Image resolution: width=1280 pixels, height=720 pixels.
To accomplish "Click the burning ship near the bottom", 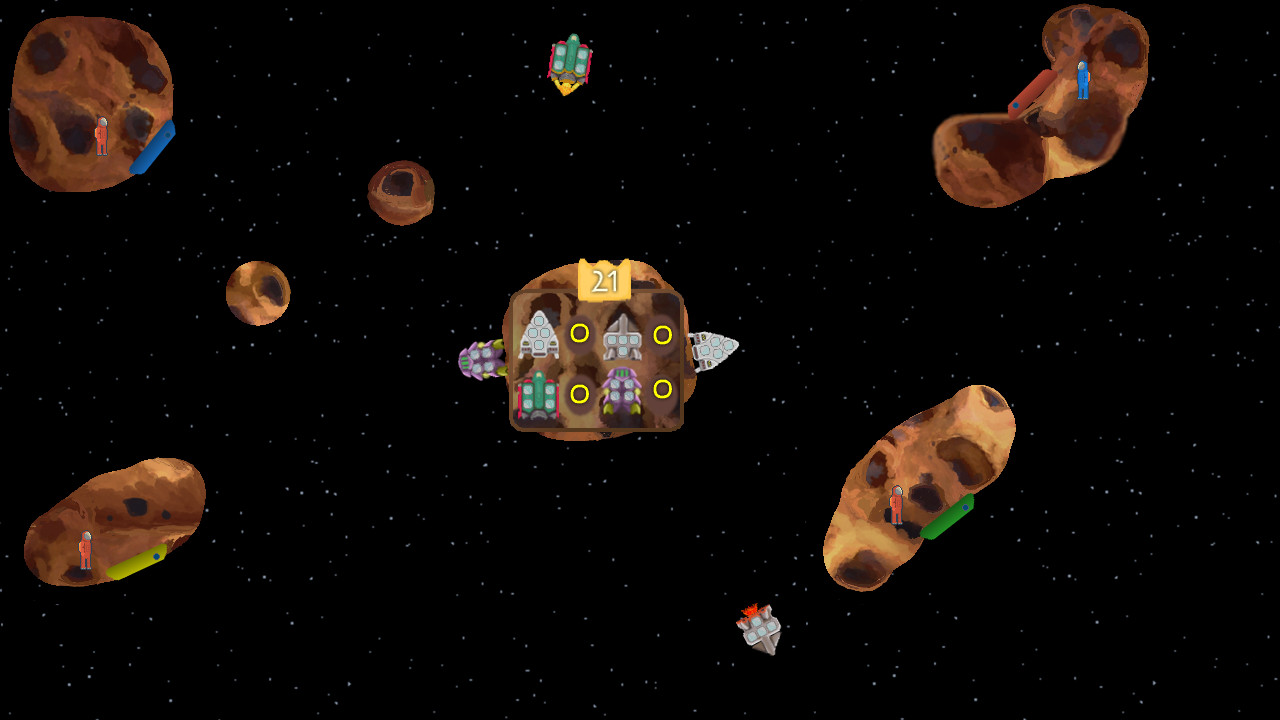I will coord(757,630).
